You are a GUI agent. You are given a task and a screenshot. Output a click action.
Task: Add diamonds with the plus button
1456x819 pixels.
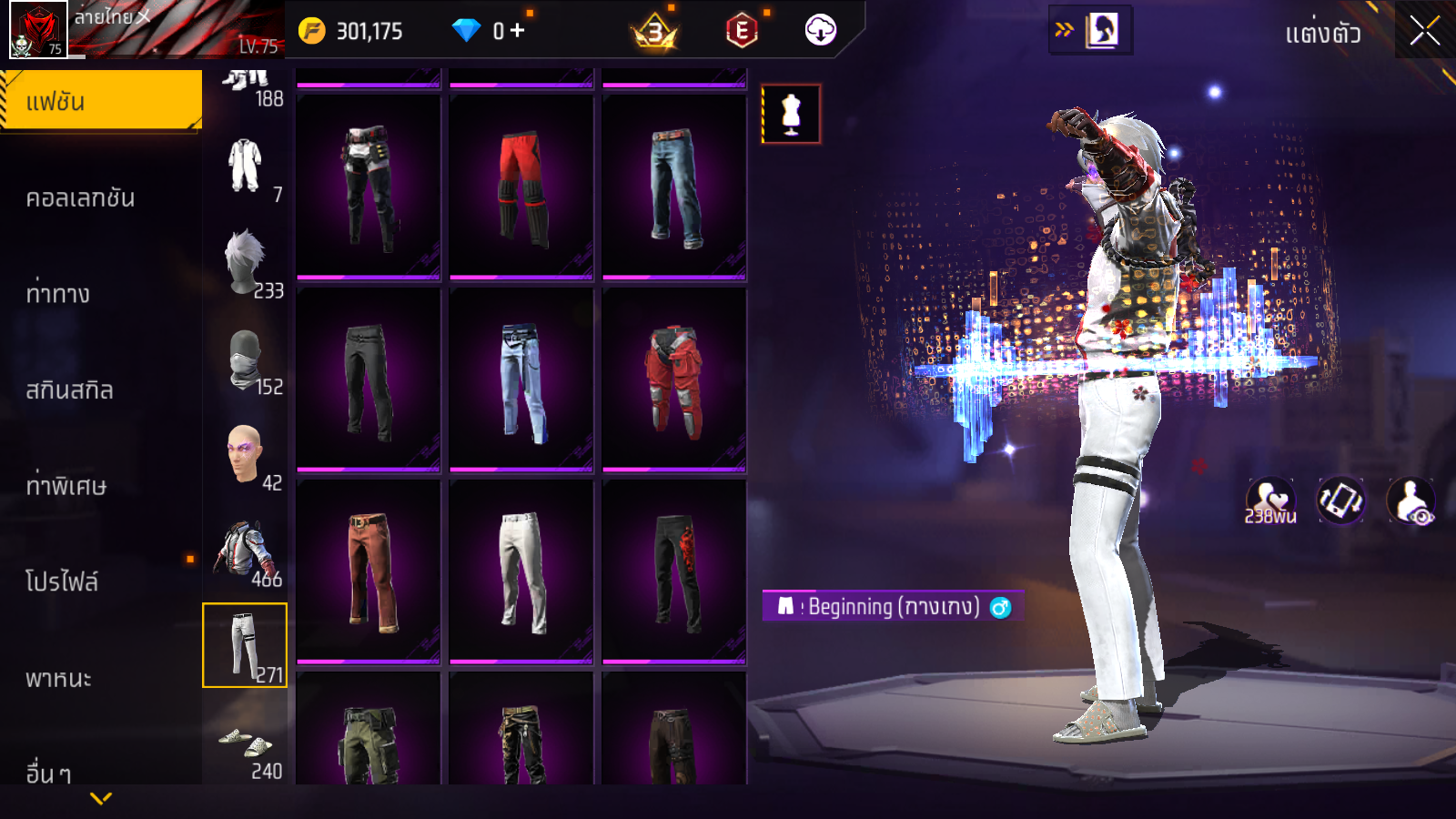click(518, 31)
